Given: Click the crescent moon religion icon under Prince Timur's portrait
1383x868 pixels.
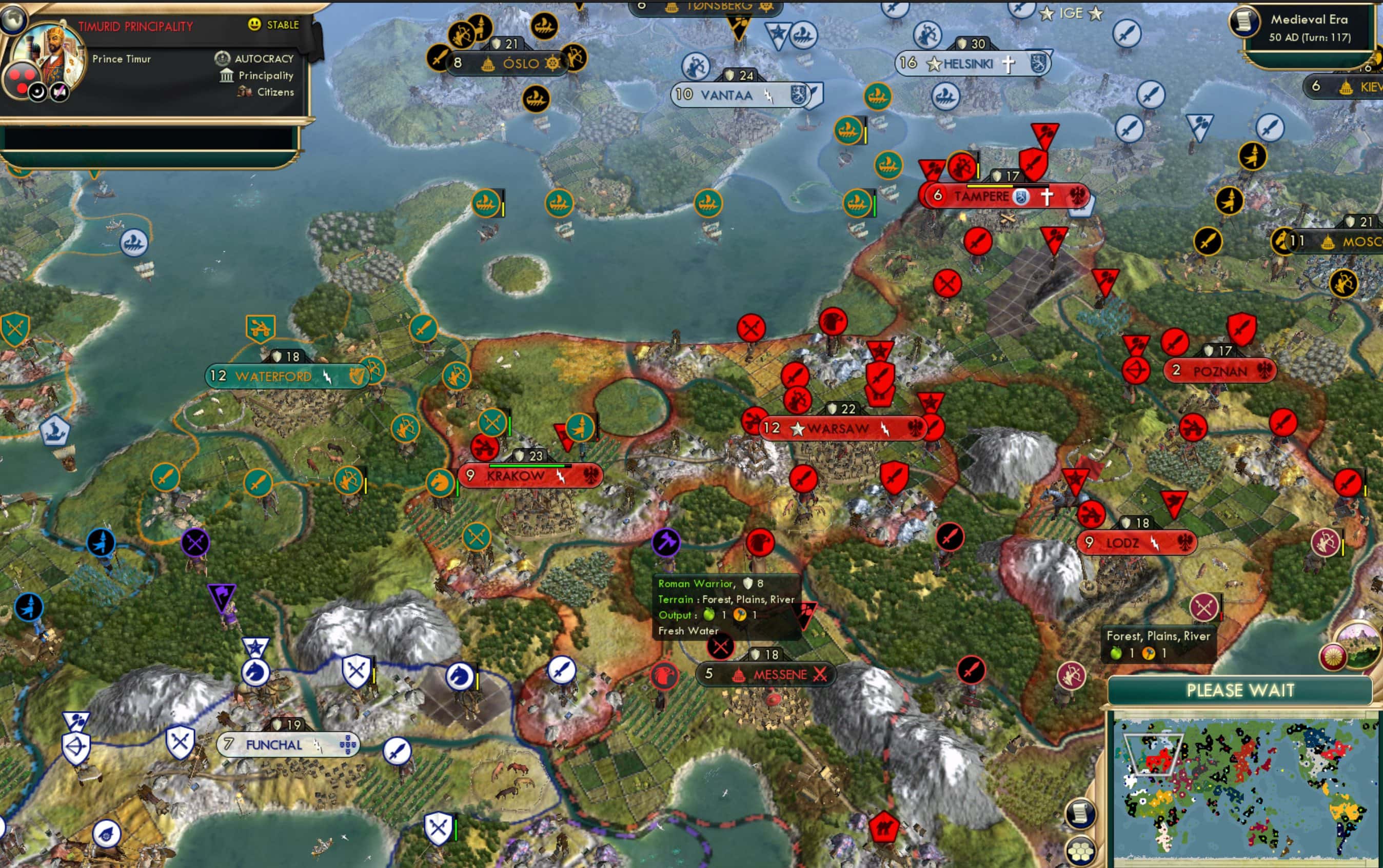Looking at the screenshot, I should (38, 92).
